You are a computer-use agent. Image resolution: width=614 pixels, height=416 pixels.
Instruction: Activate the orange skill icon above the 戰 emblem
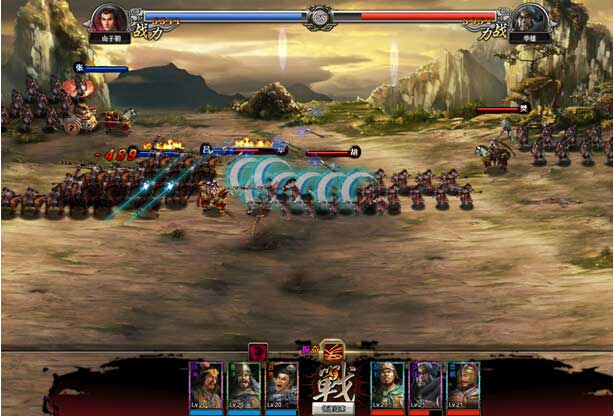tap(332, 349)
